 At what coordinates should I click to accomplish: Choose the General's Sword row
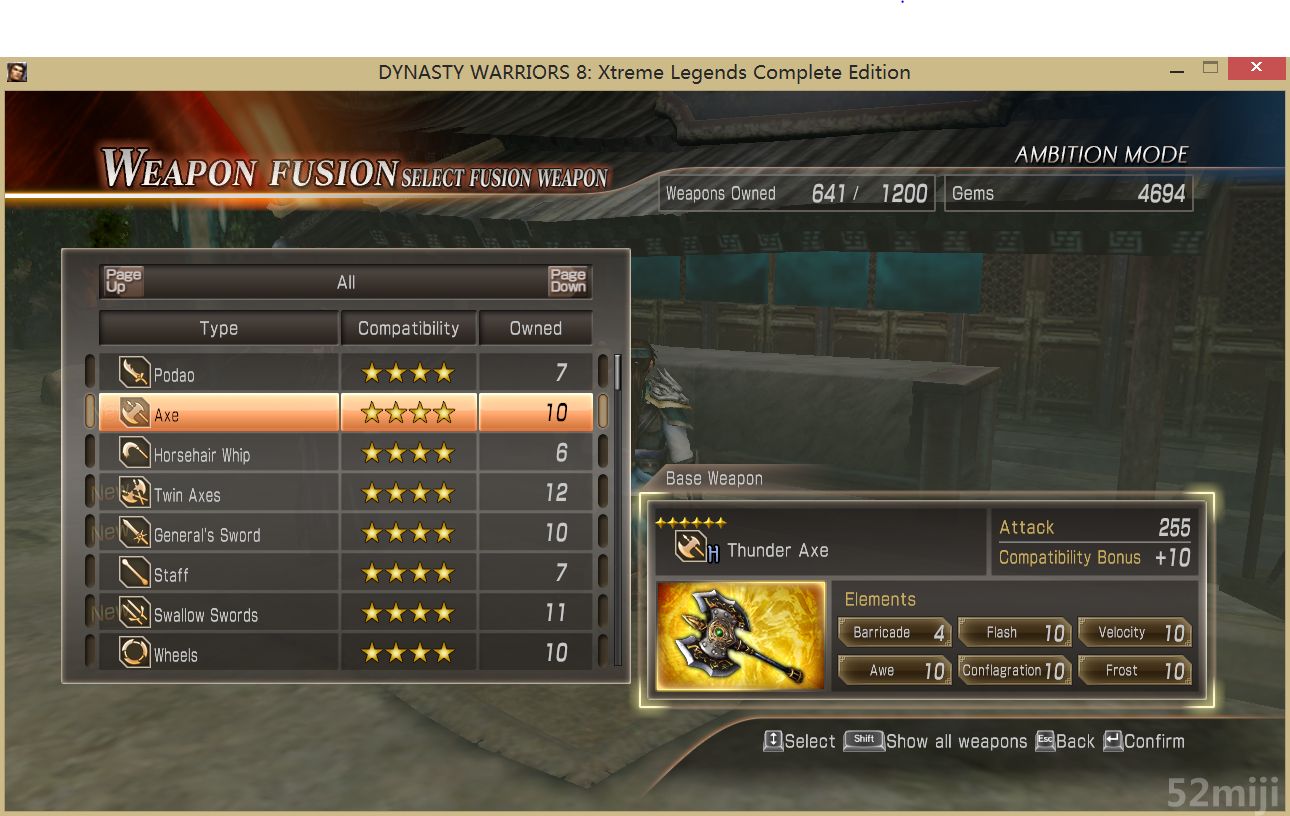pos(218,534)
